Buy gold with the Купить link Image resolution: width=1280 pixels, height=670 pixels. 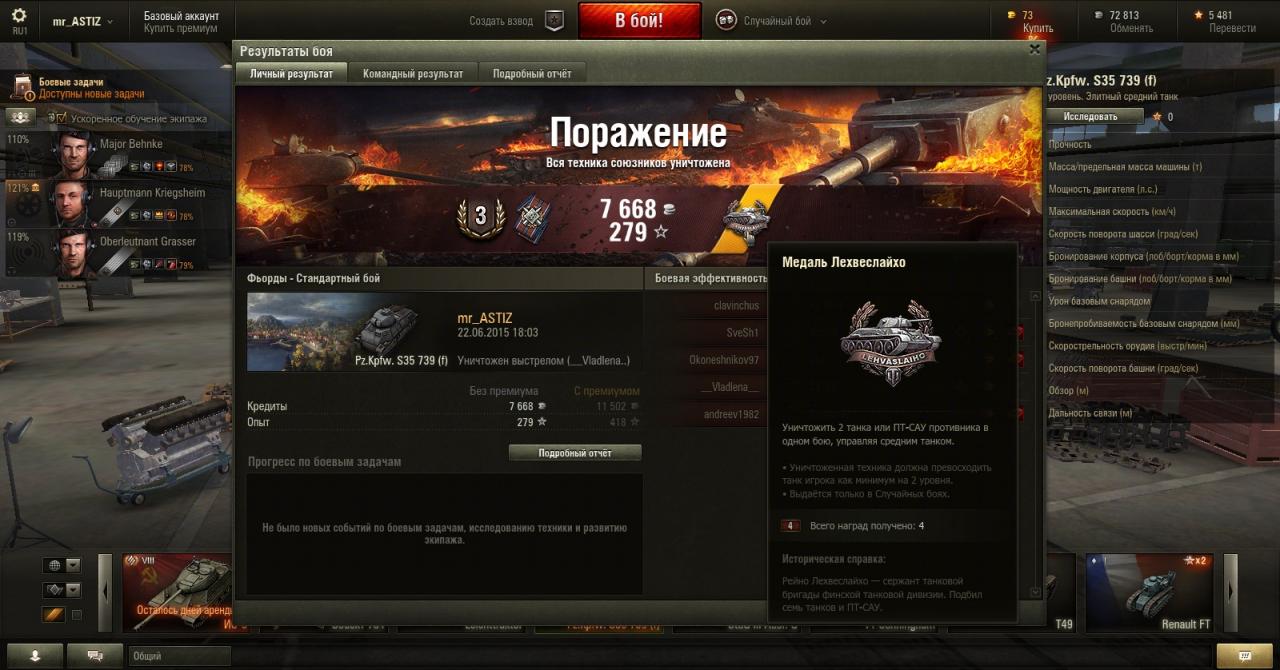[1037, 29]
